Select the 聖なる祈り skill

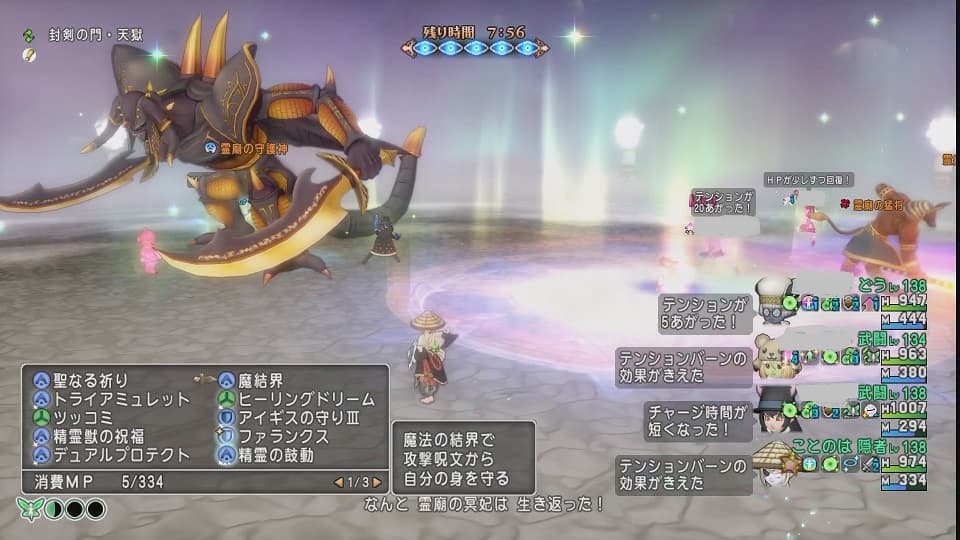tap(88, 380)
